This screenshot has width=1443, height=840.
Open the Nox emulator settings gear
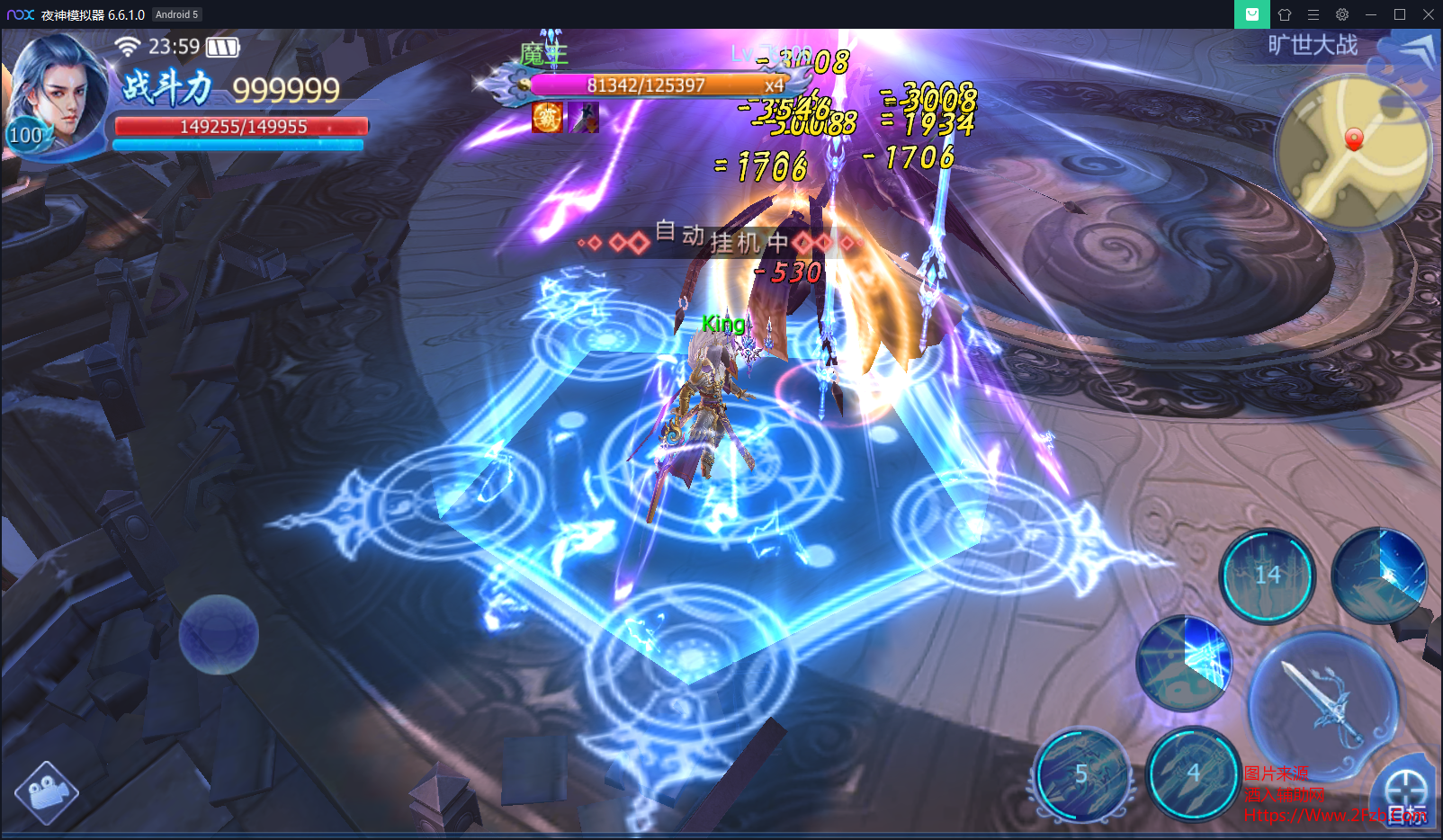point(1341,14)
